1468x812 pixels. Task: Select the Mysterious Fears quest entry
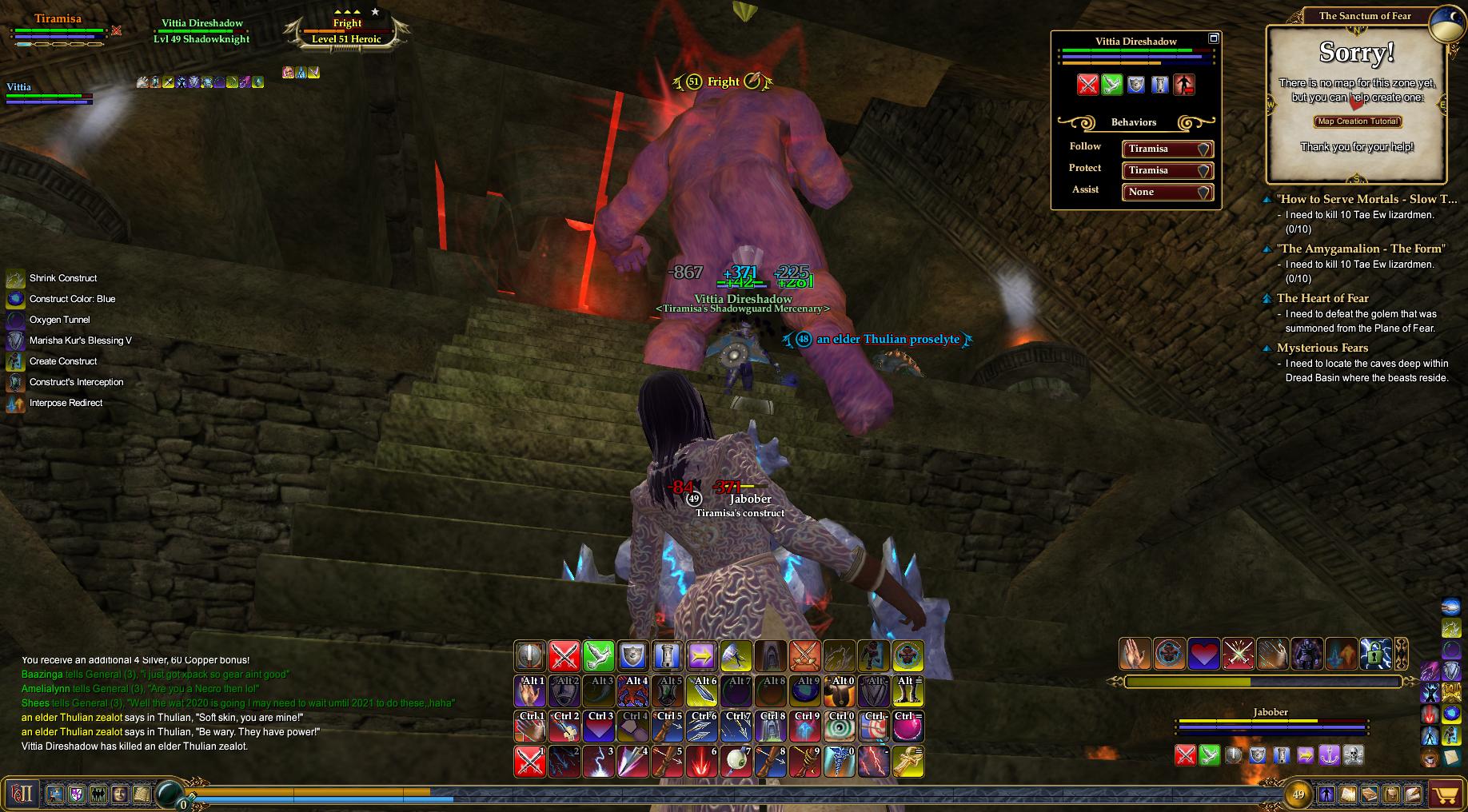[x=1322, y=348]
